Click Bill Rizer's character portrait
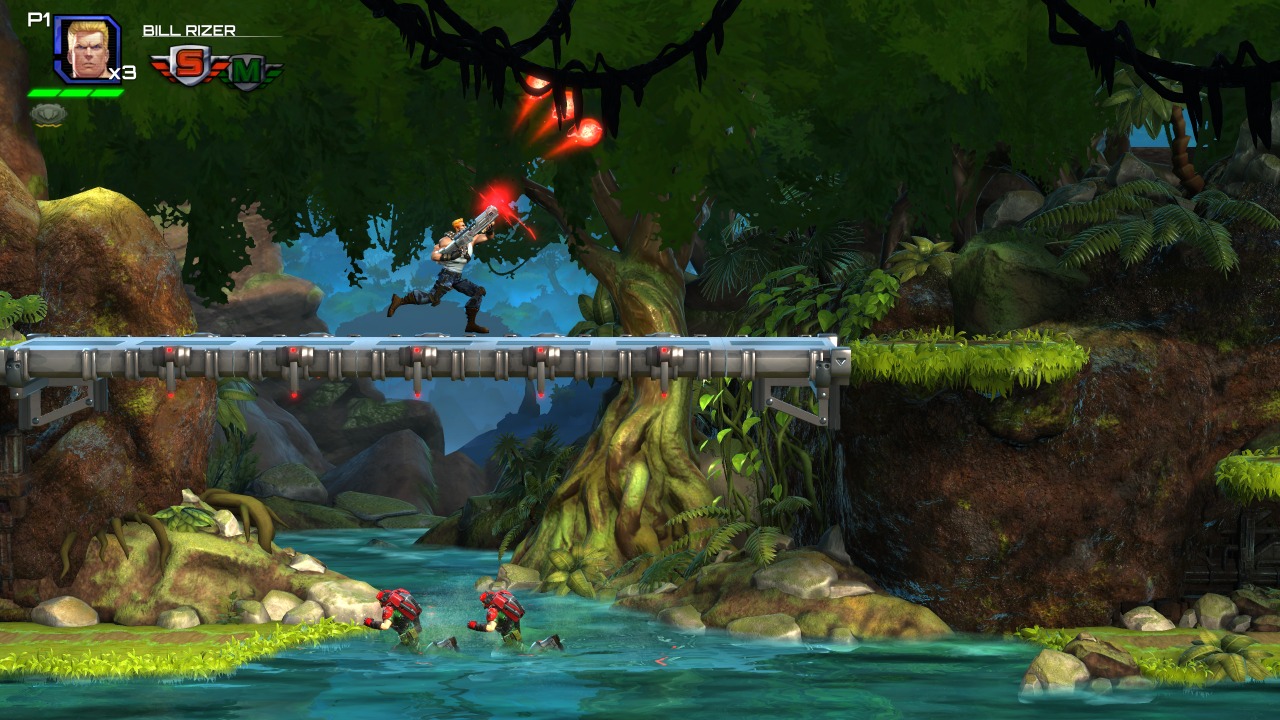The width and height of the screenshot is (1280, 720). pyautogui.click(x=88, y=48)
